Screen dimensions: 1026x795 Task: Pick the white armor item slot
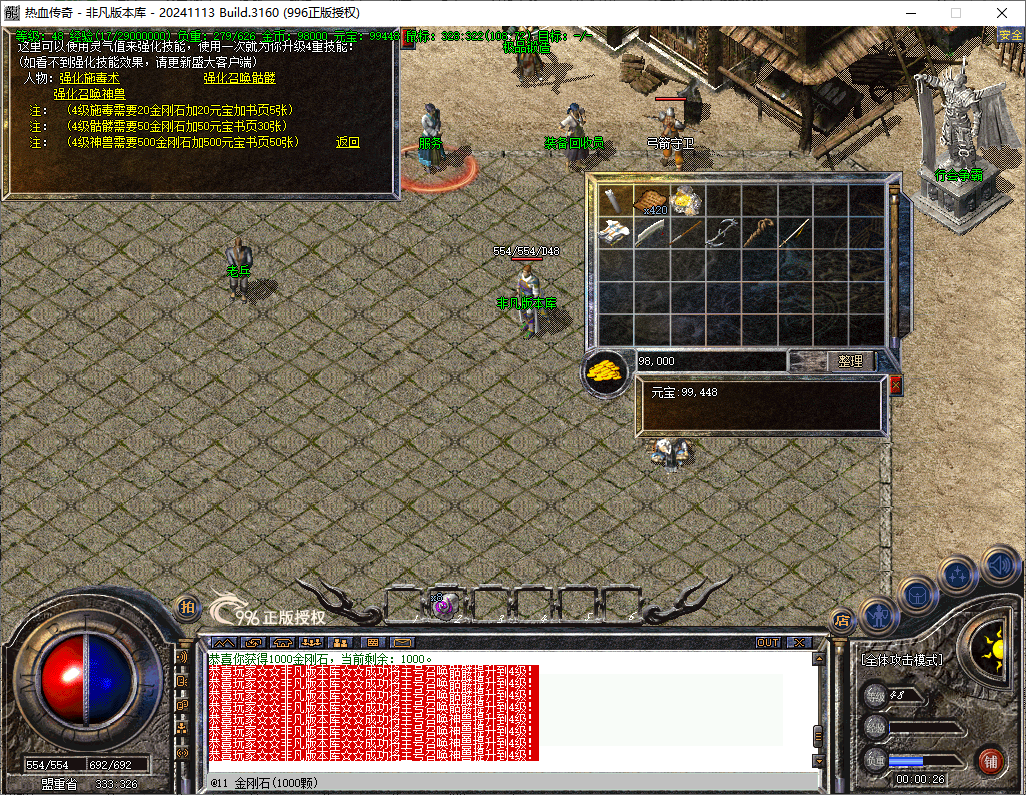615,234
